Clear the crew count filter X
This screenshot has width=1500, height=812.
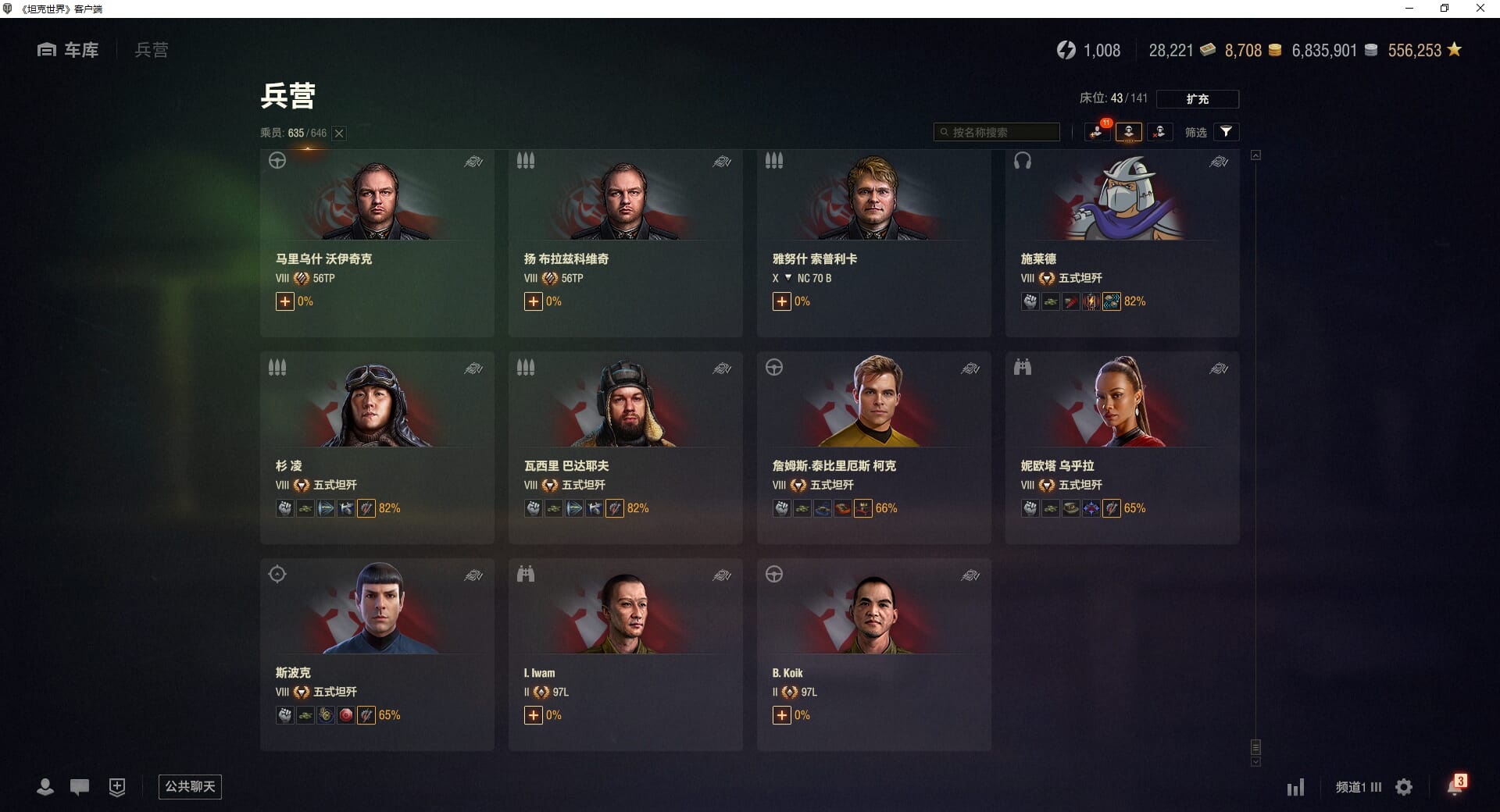tap(339, 134)
